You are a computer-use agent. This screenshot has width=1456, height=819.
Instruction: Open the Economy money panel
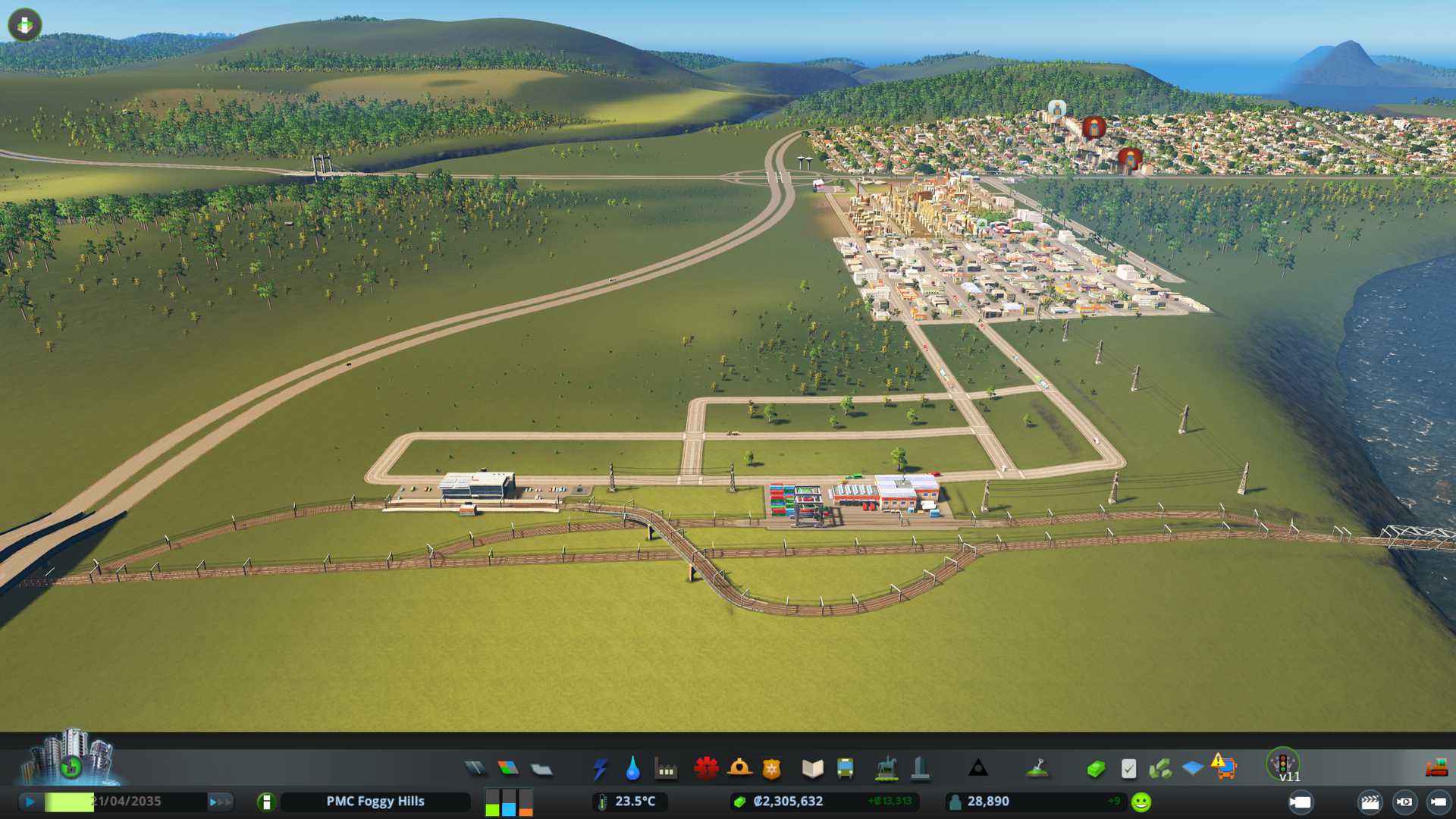[1095, 769]
